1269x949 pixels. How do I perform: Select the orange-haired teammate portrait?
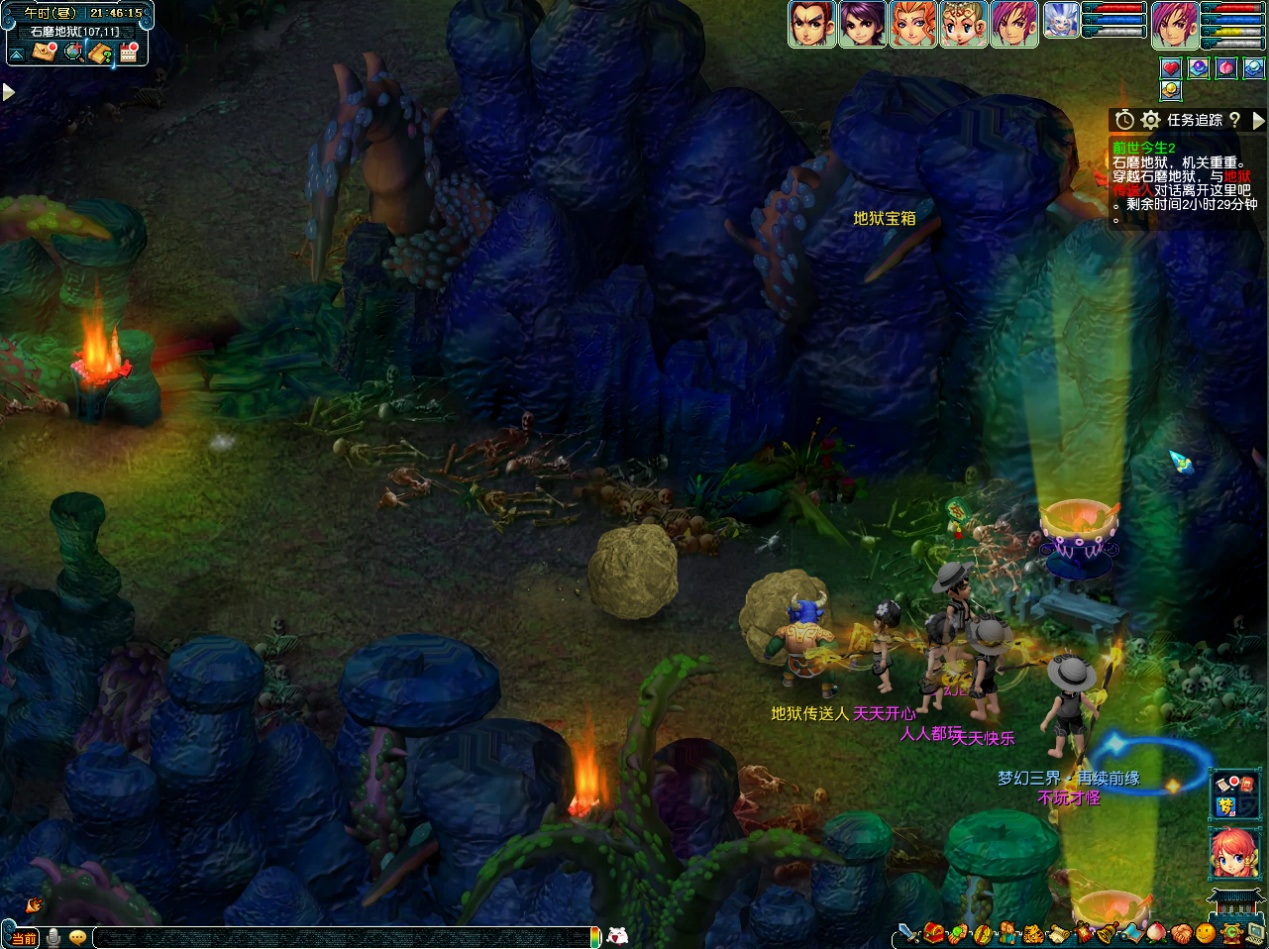pyautogui.click(x=913, y=23)
